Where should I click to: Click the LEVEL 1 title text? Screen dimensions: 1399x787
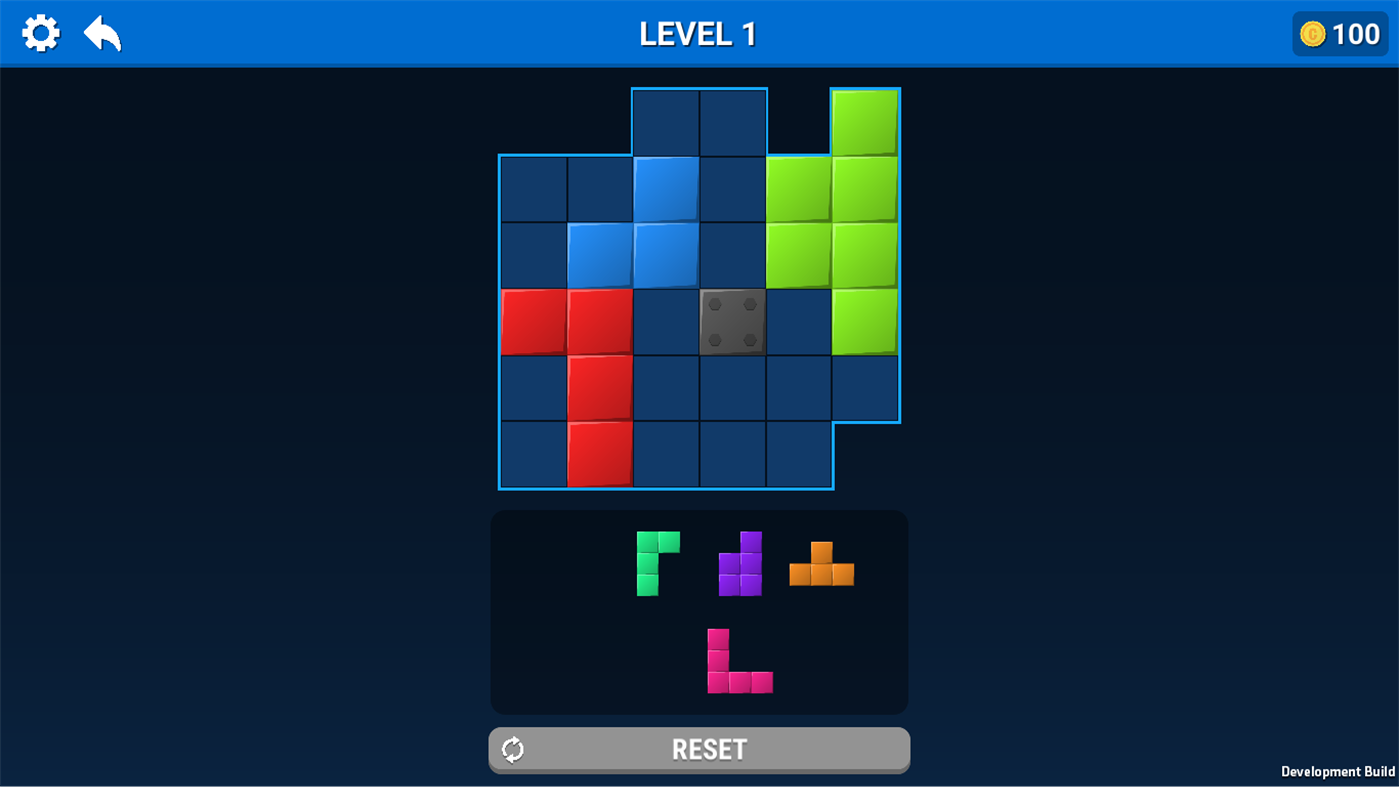click(698, 32)
